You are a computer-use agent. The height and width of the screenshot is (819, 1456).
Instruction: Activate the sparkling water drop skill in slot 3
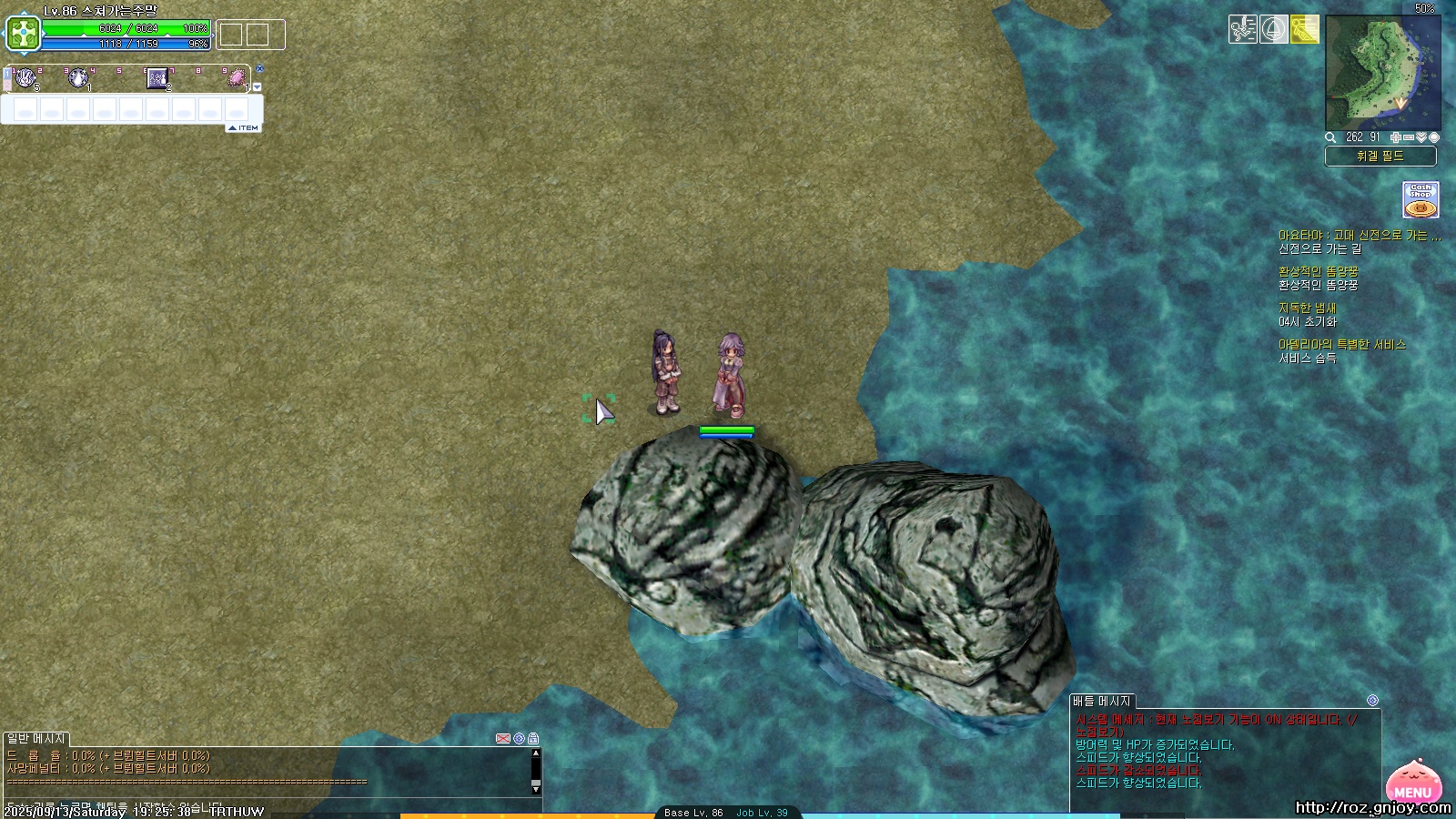(78, 78)
